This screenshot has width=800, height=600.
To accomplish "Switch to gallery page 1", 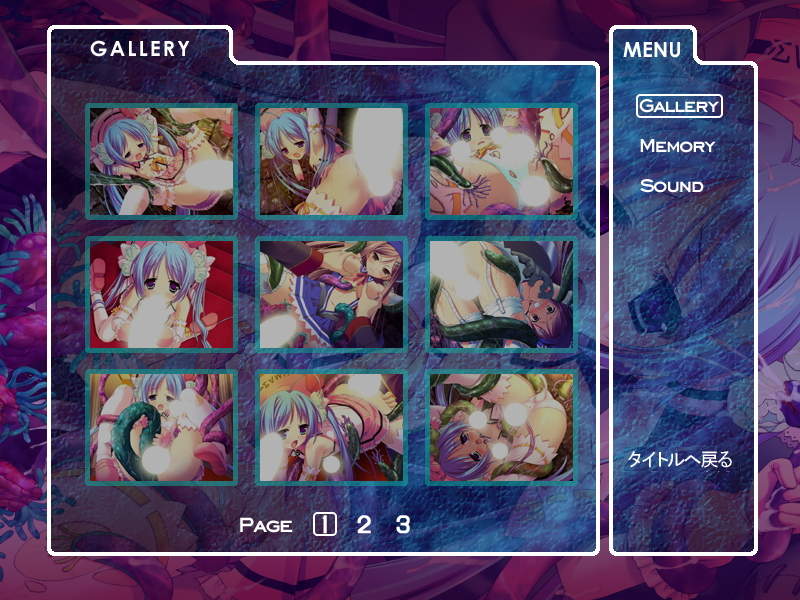I will pyautogui.click(x=324, y=524).
